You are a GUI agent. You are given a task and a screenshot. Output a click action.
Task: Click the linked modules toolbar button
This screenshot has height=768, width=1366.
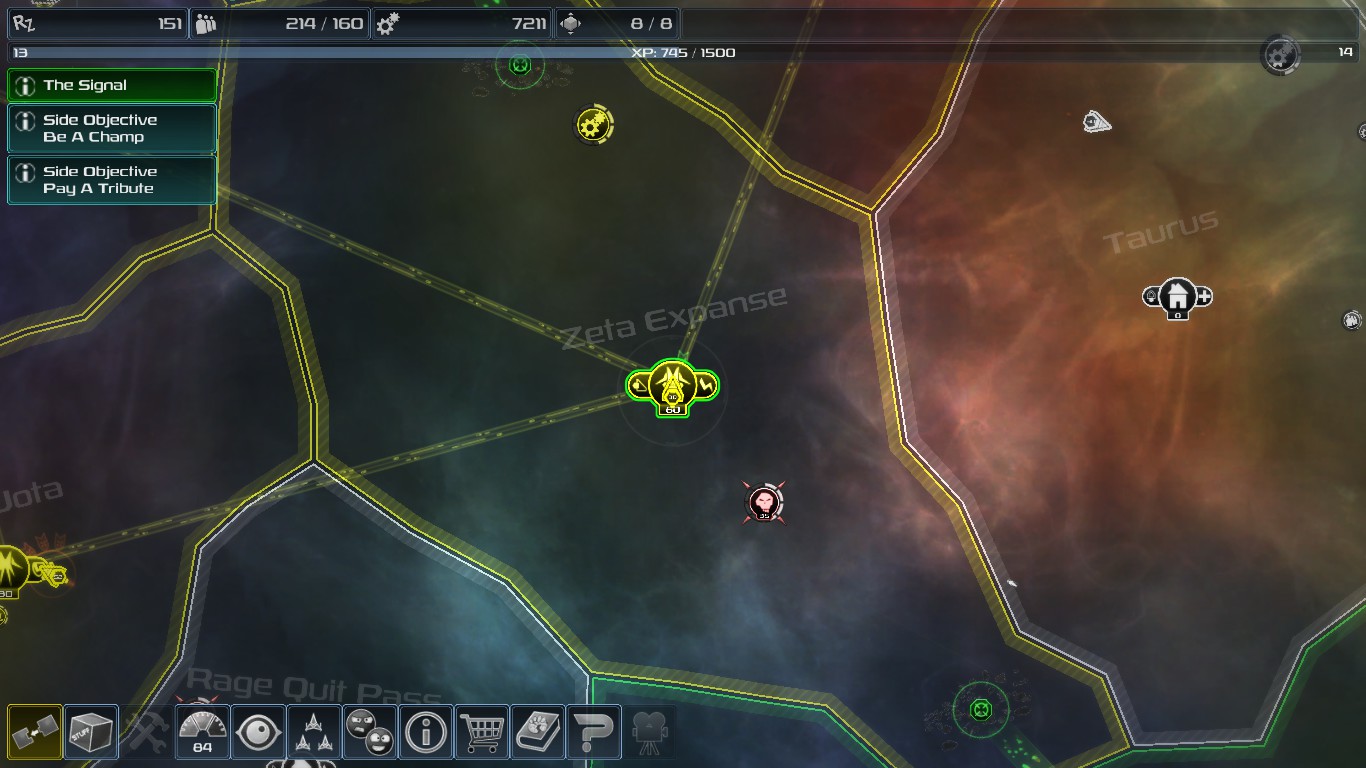[x=35, y=732]
